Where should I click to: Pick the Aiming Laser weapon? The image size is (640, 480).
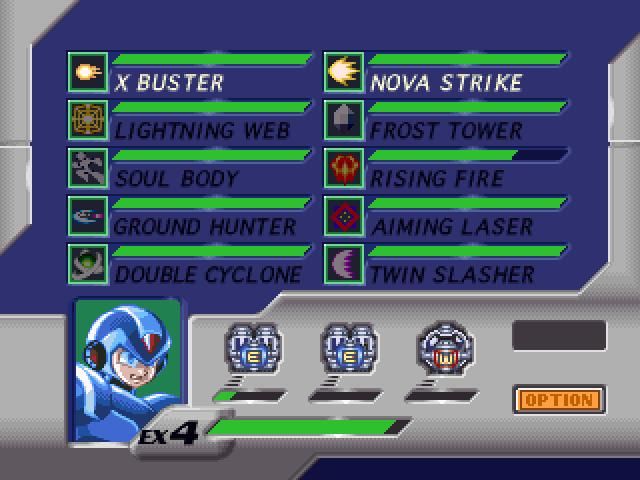point(452,226)
